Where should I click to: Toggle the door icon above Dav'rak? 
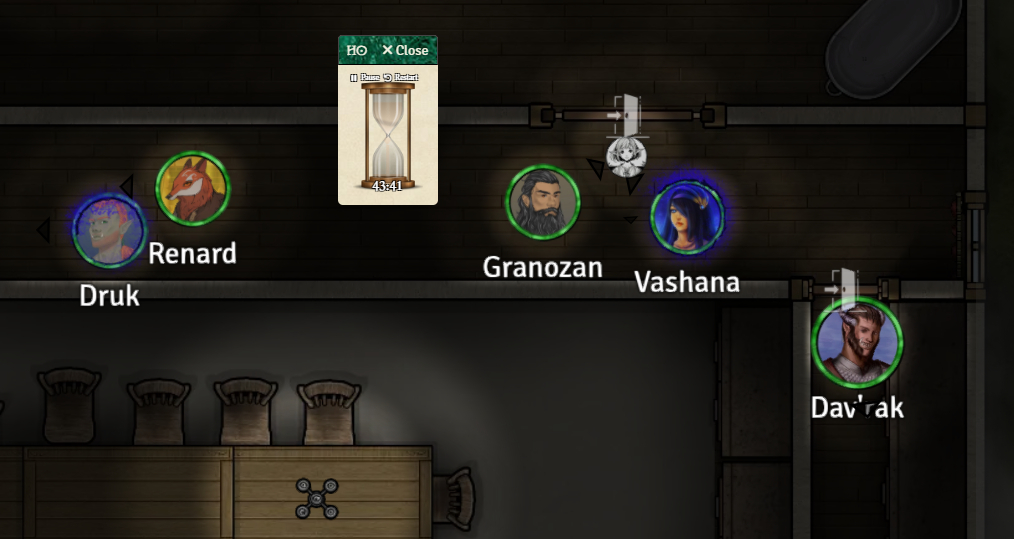[843, 286]
